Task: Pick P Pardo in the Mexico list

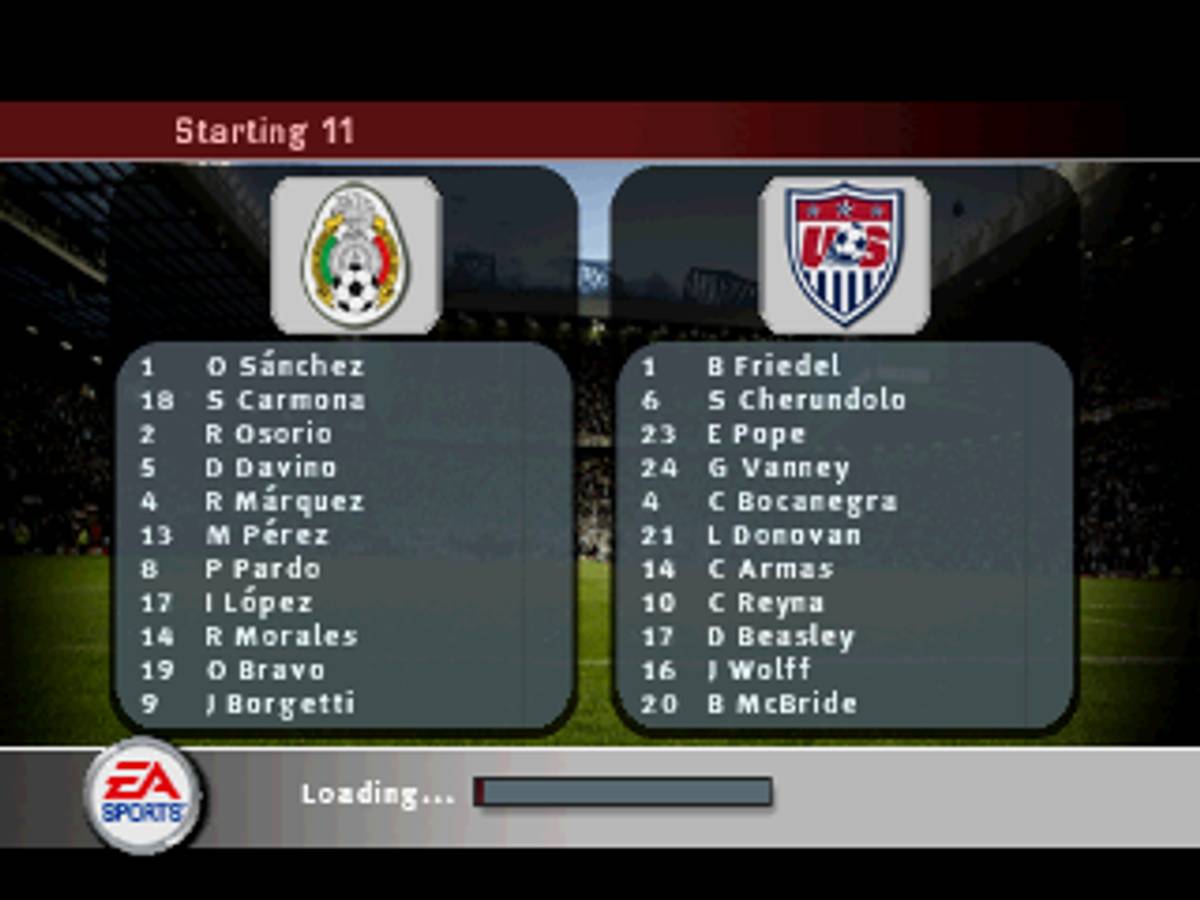Action: click(263, 569)
